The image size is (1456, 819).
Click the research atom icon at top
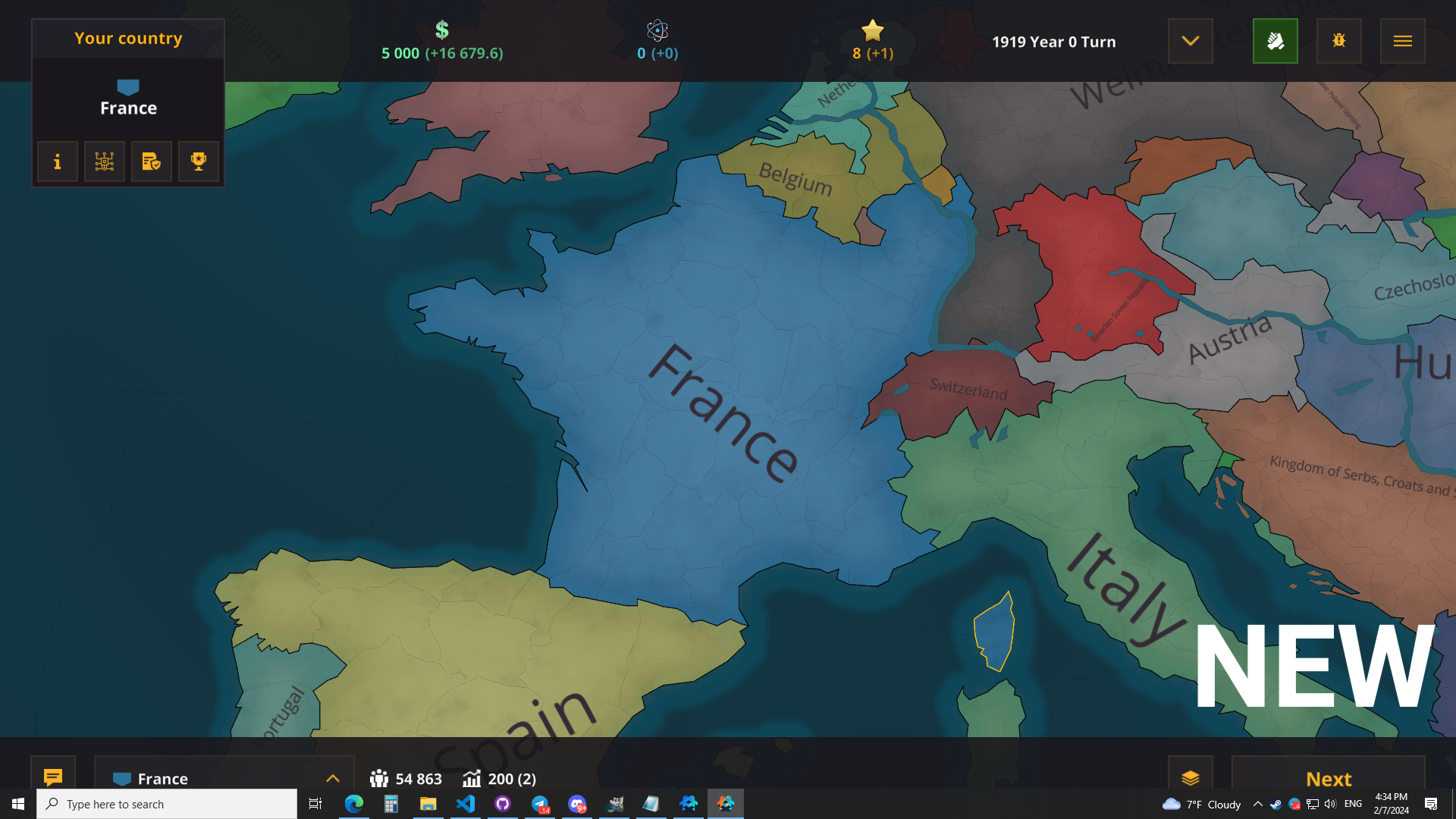tap(657, 31)
